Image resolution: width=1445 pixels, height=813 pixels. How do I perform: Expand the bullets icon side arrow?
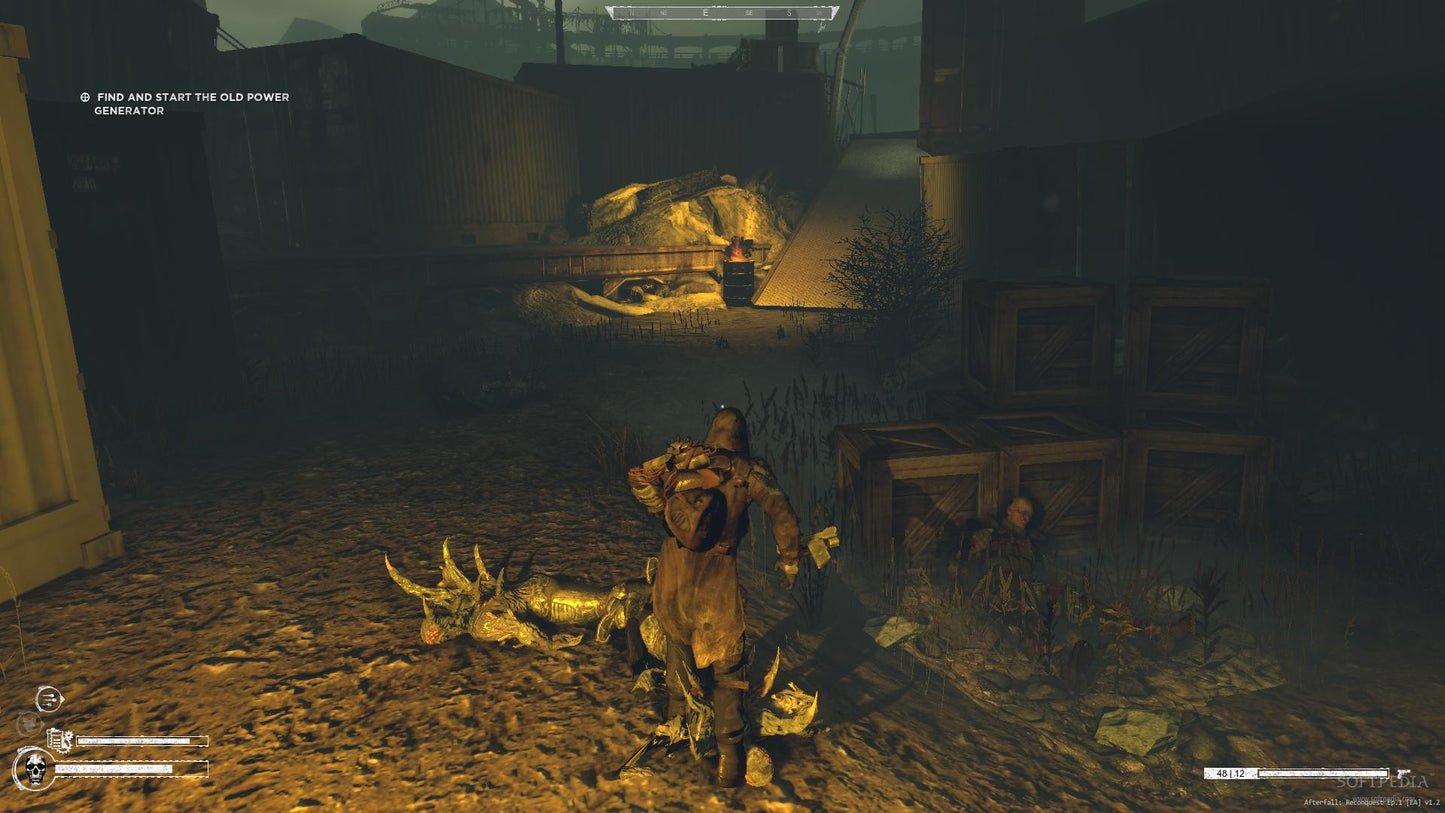[62, 698]
